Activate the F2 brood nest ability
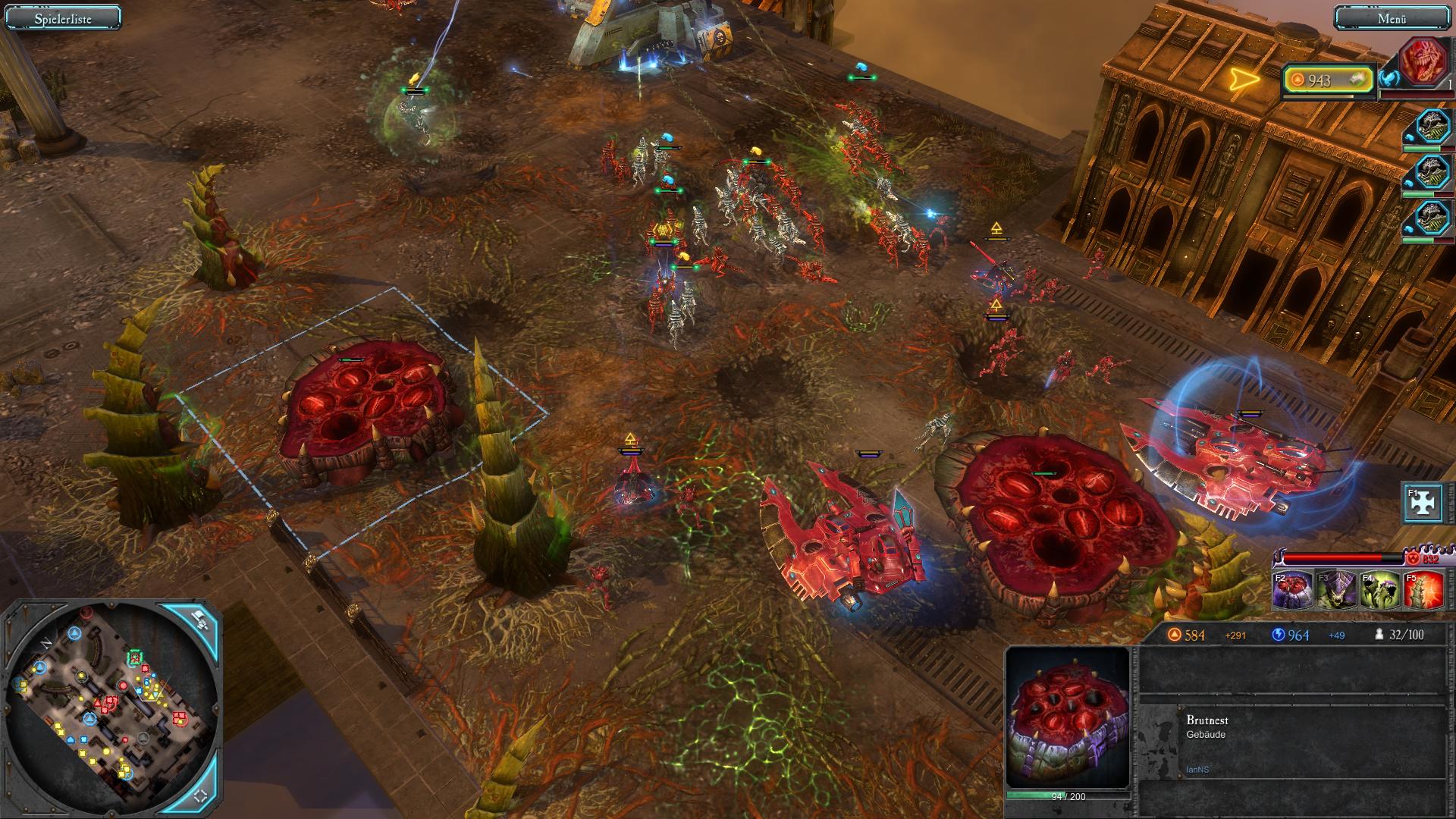The image size is (1456, 819). point(1293,591)
